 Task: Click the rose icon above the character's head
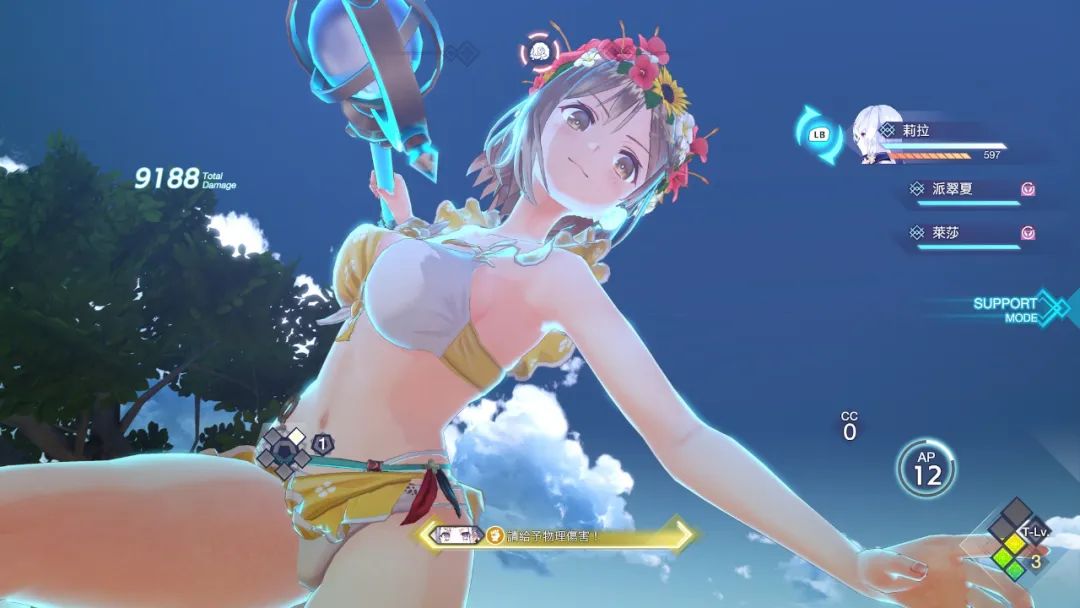(x=540, y=50)
